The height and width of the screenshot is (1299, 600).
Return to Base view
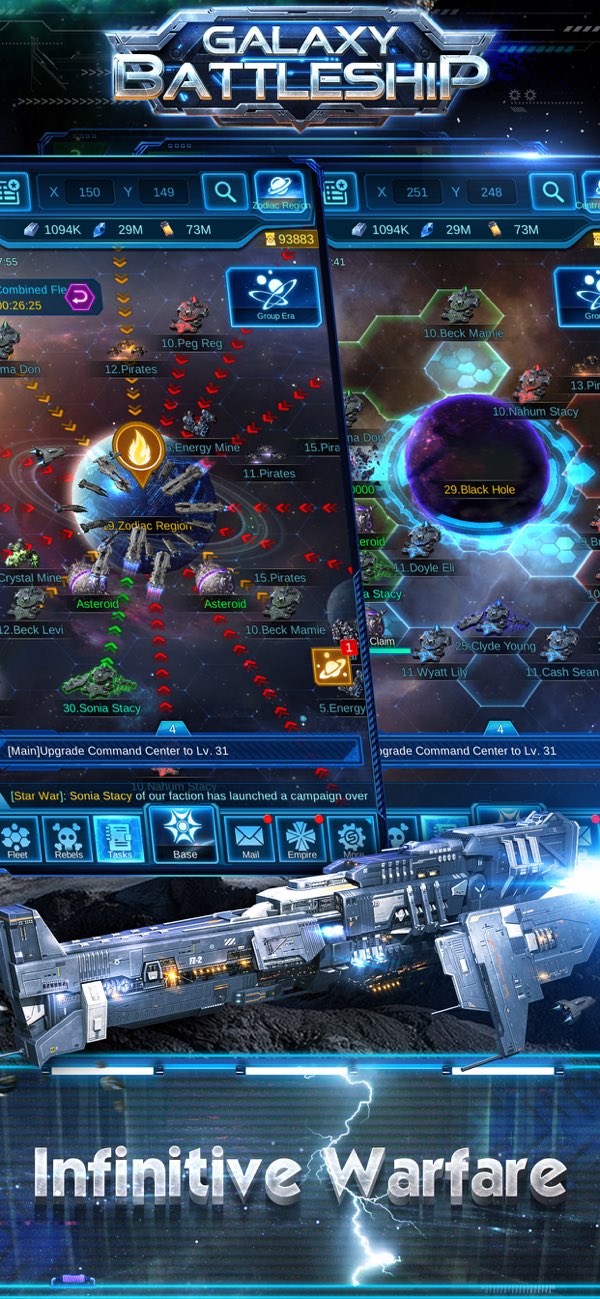185,834
